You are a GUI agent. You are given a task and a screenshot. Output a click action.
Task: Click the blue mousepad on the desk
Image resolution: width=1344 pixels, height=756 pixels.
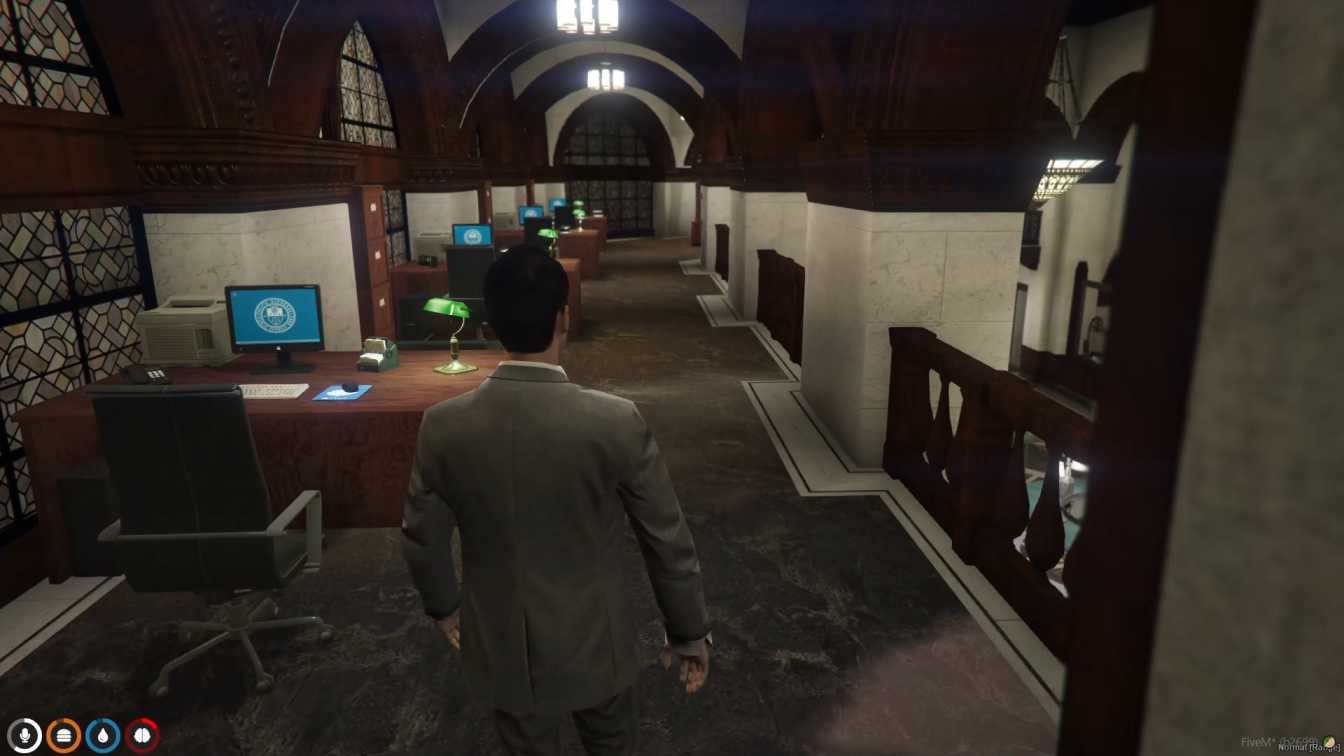pos(337,394)
